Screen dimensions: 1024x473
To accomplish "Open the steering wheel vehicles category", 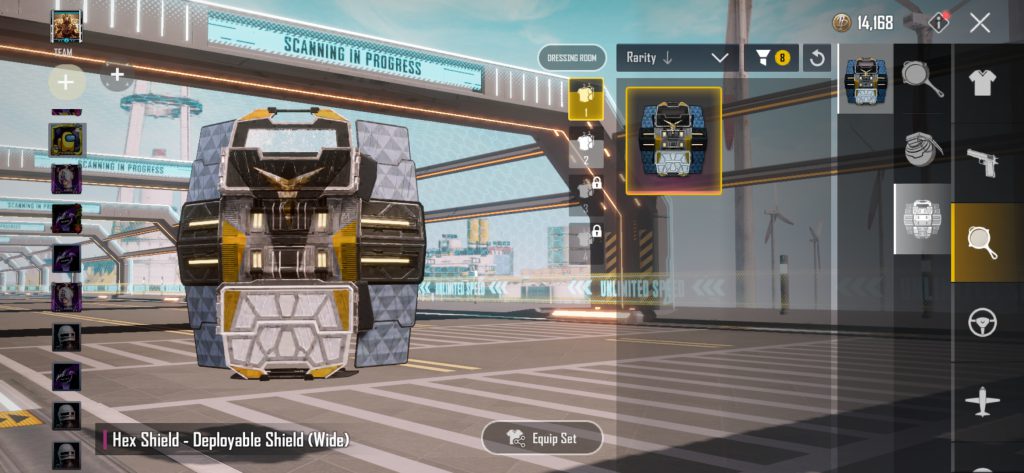I will pos(982,323).
